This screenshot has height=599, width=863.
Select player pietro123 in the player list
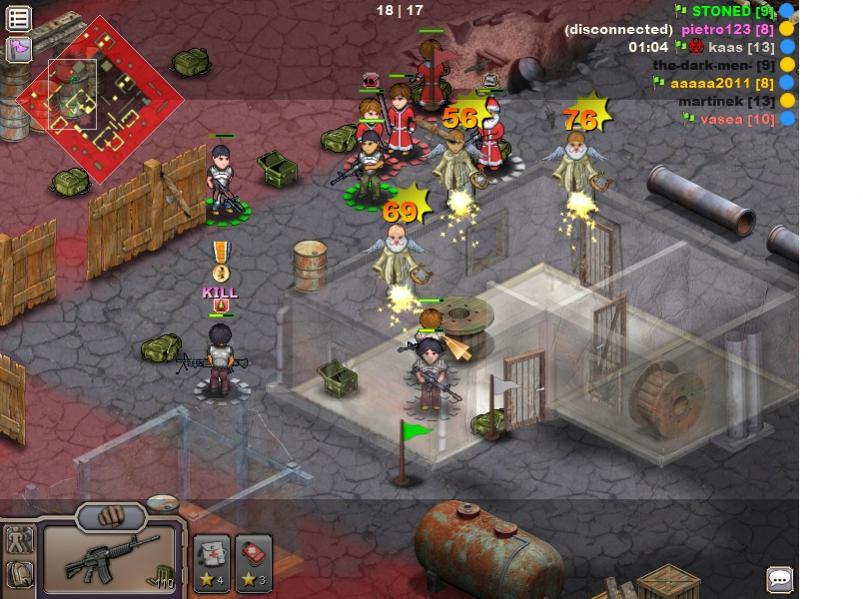[x=728, y=29]
